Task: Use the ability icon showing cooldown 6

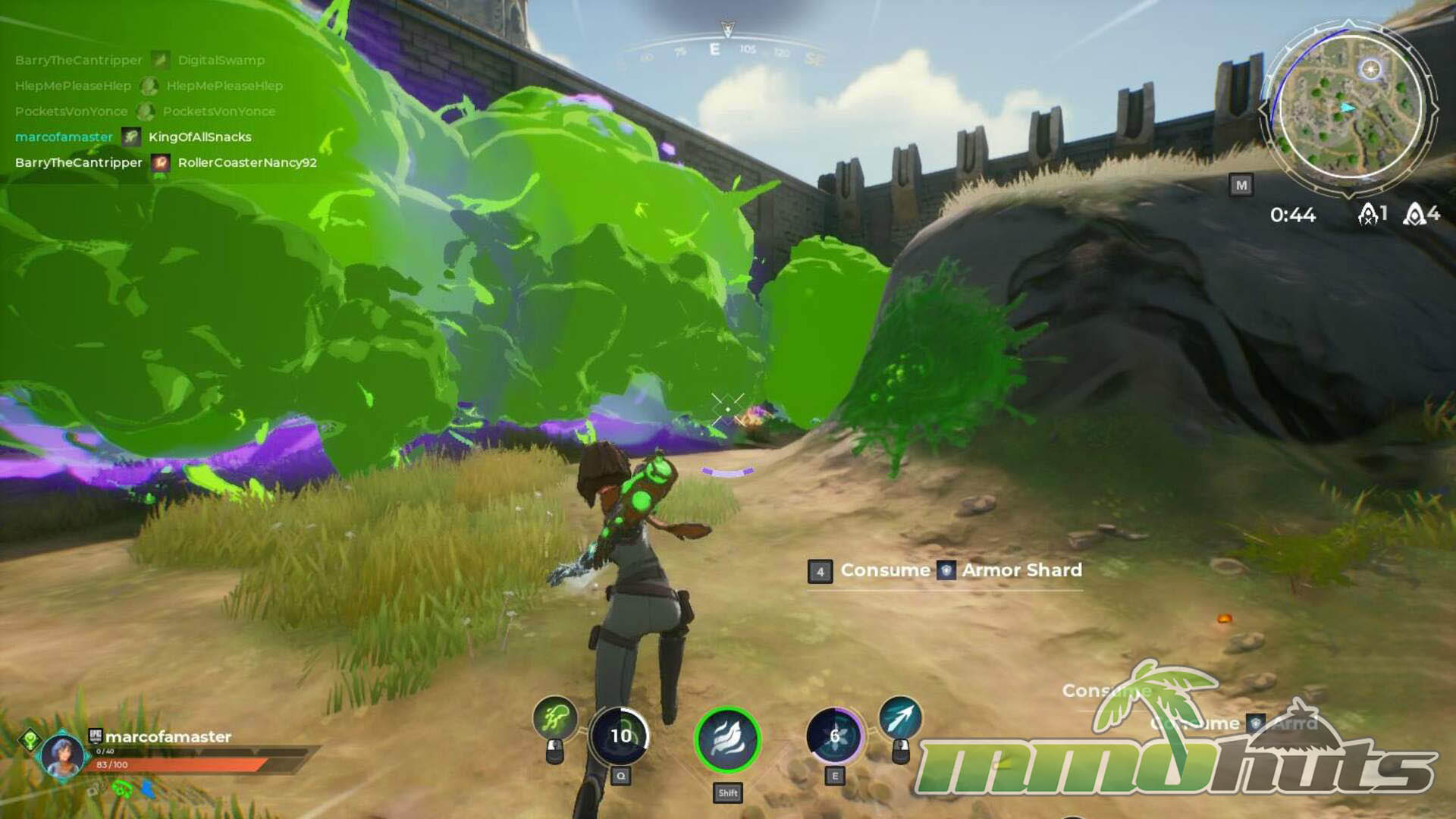Action: point(834,736)
